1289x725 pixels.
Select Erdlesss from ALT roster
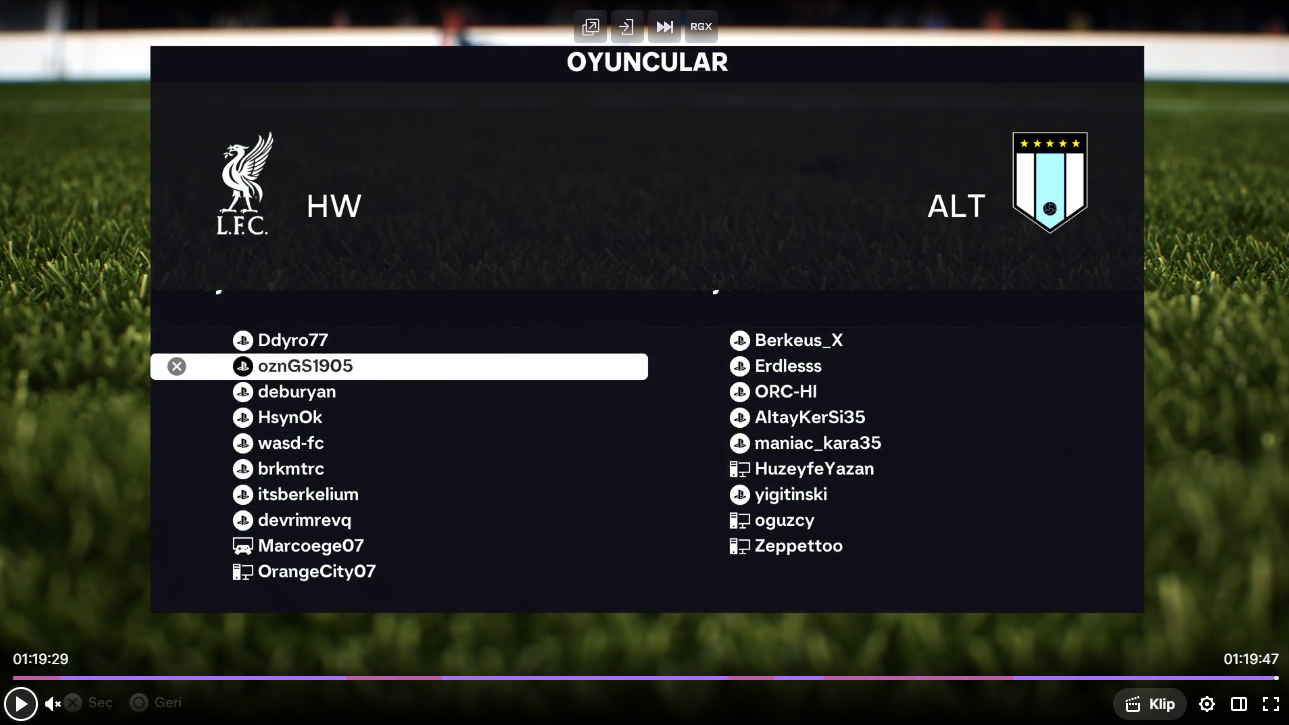(787, 366)
